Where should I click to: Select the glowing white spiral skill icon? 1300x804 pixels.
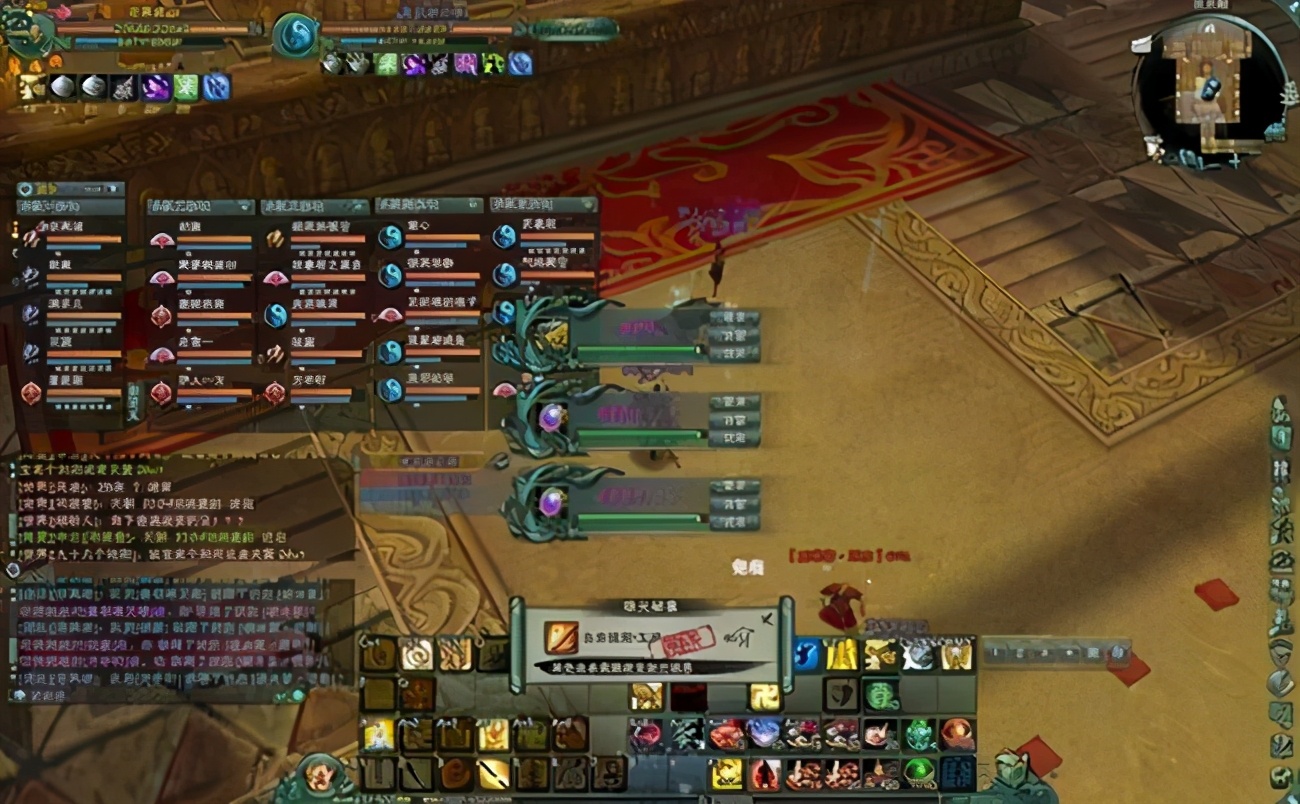[x=416, y=654]
